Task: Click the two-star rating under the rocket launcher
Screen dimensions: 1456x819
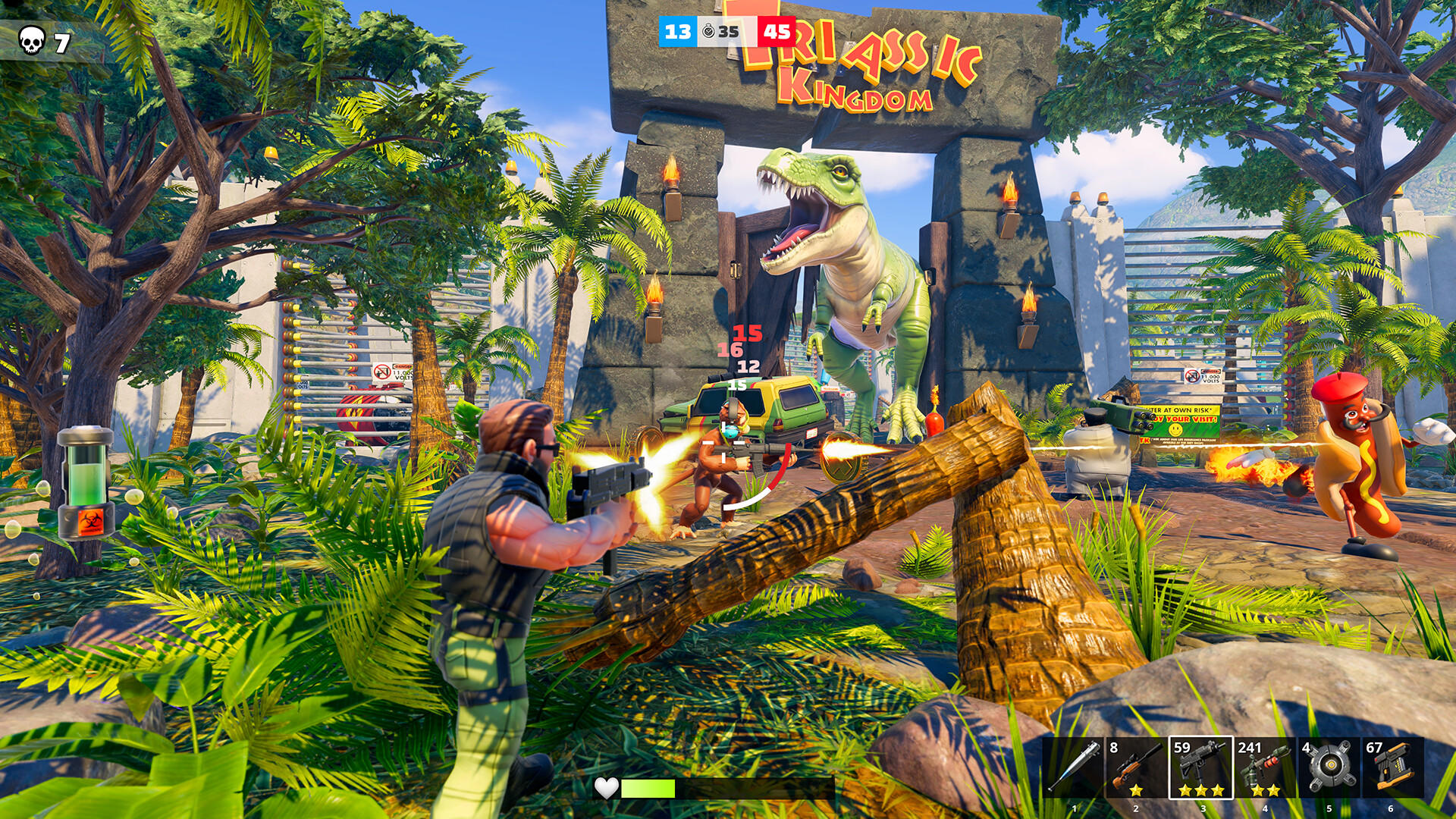Action: click(x=1266, y=791)
